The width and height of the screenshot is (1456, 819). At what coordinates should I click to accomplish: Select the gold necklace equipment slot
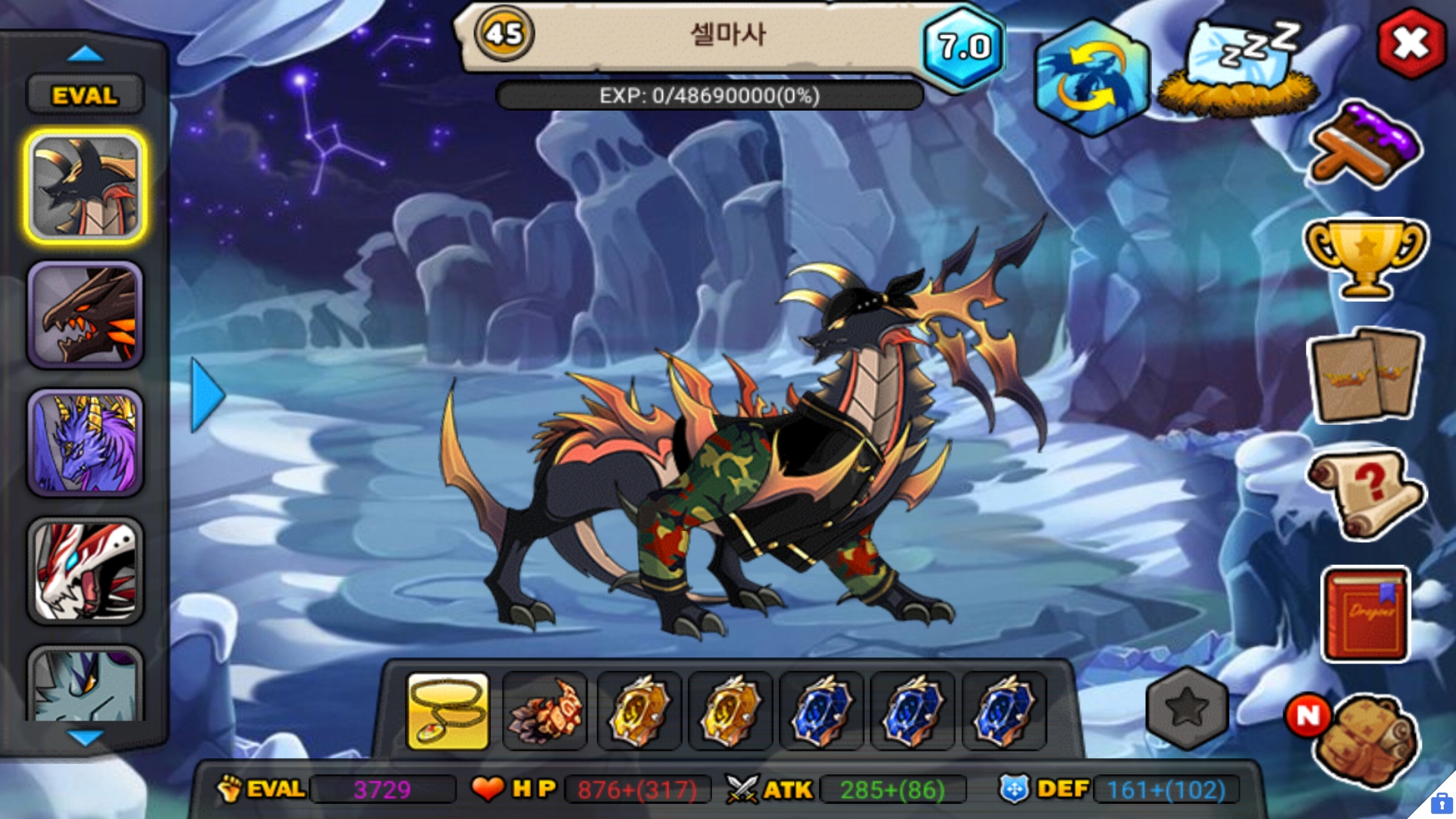click(448, 711)
